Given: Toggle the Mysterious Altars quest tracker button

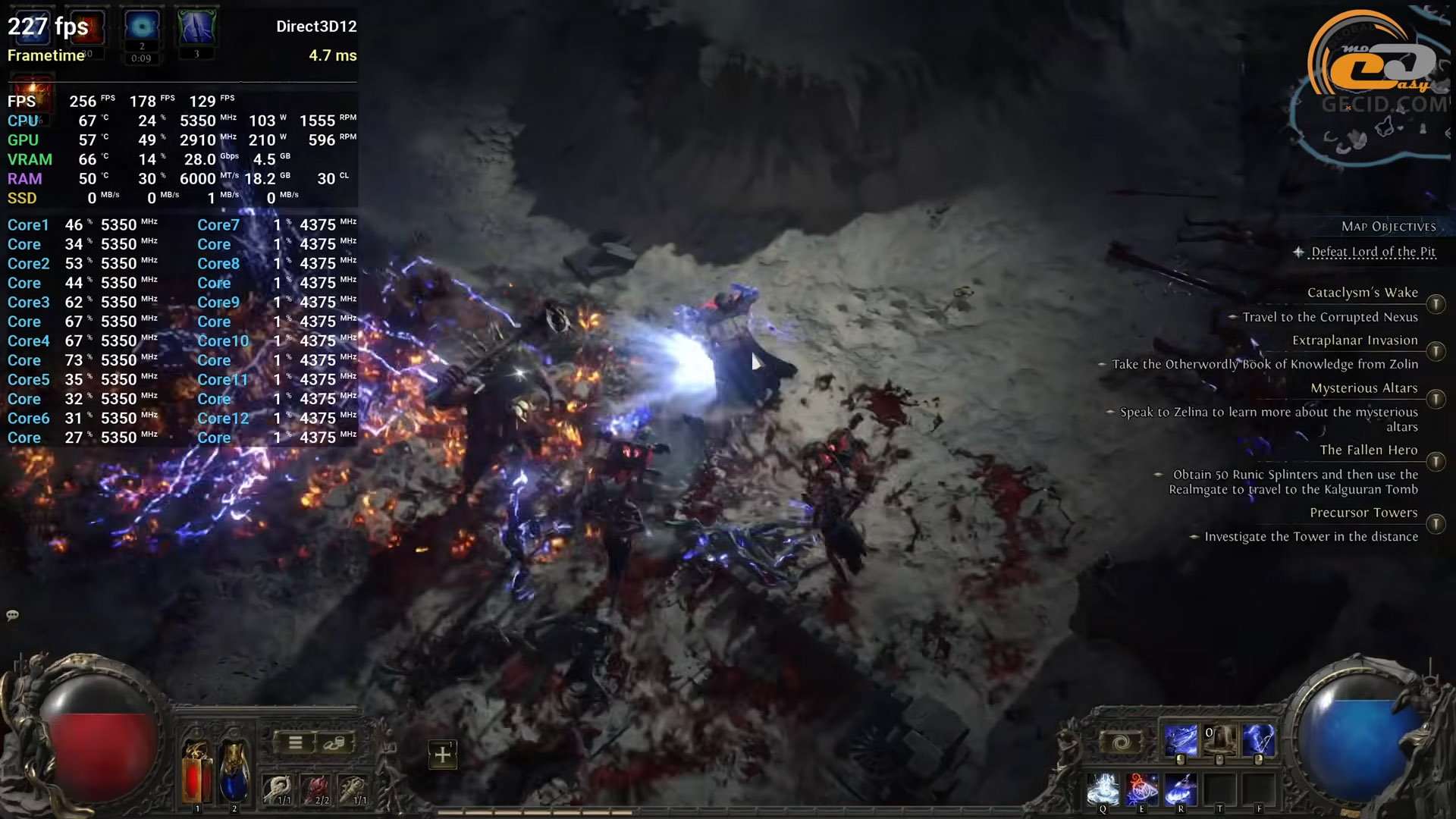Looking at the screenshot, I should pos(1436,399).
